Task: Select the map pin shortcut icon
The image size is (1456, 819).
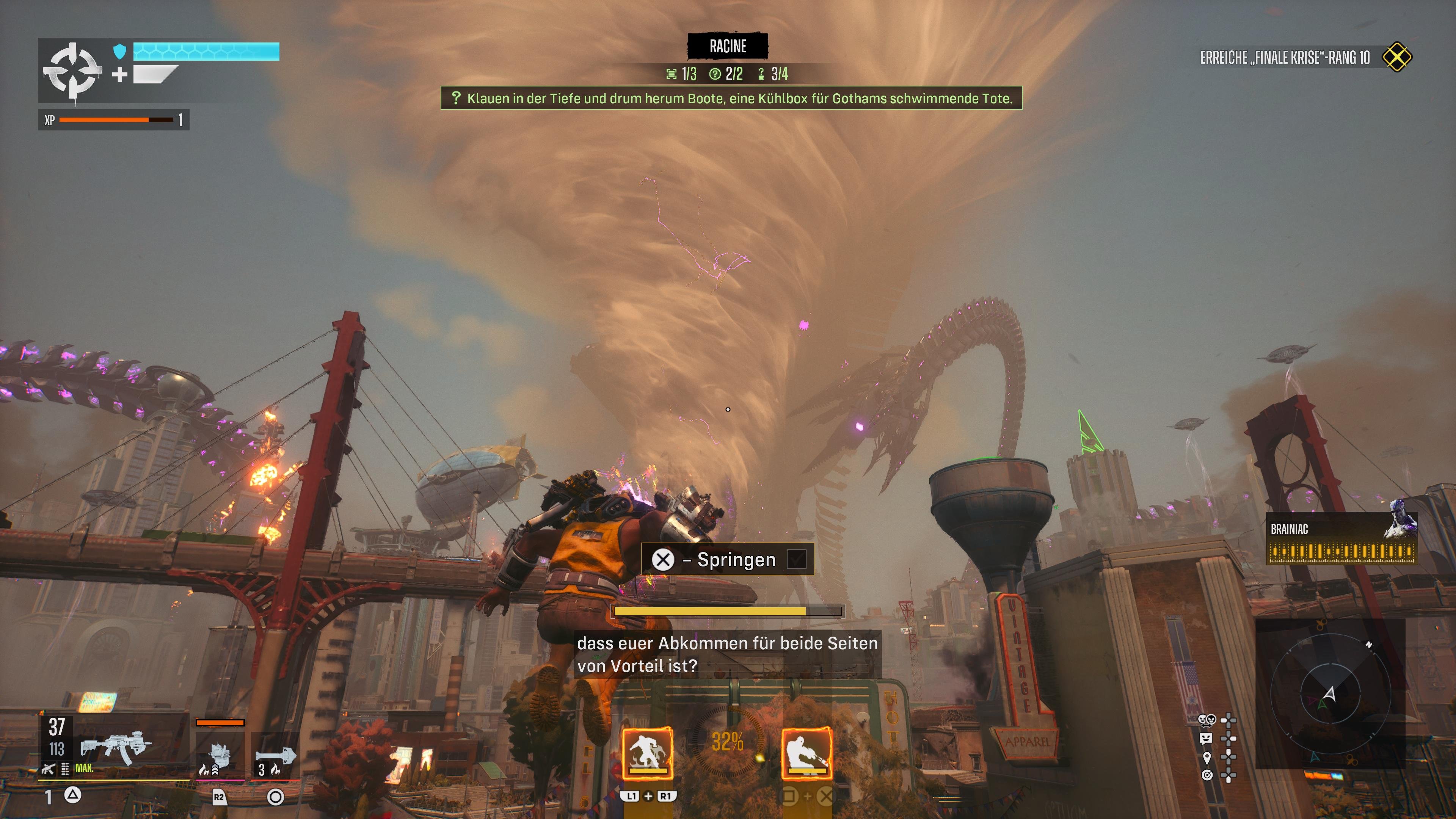Action: [1207, 757]
